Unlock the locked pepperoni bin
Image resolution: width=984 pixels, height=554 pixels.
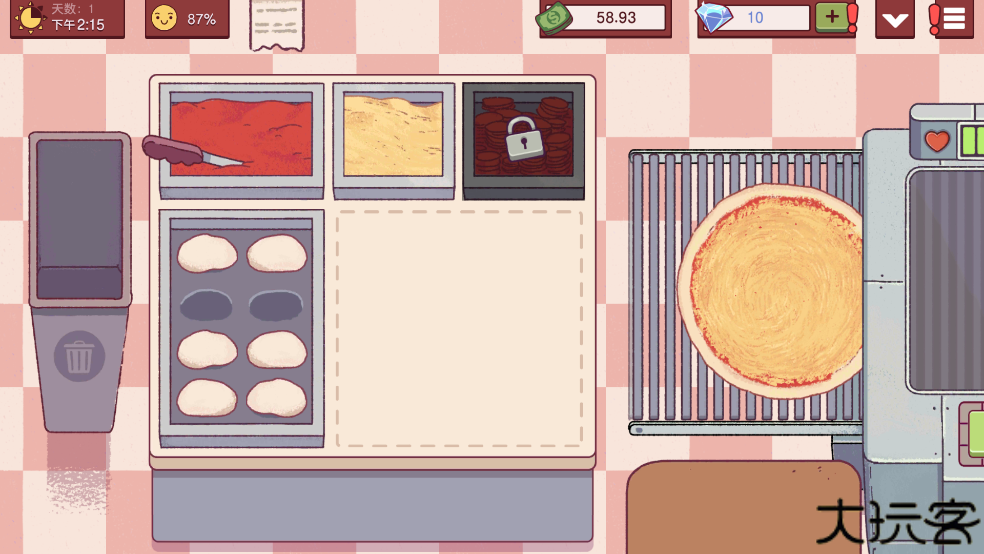(x=523, y=138)
